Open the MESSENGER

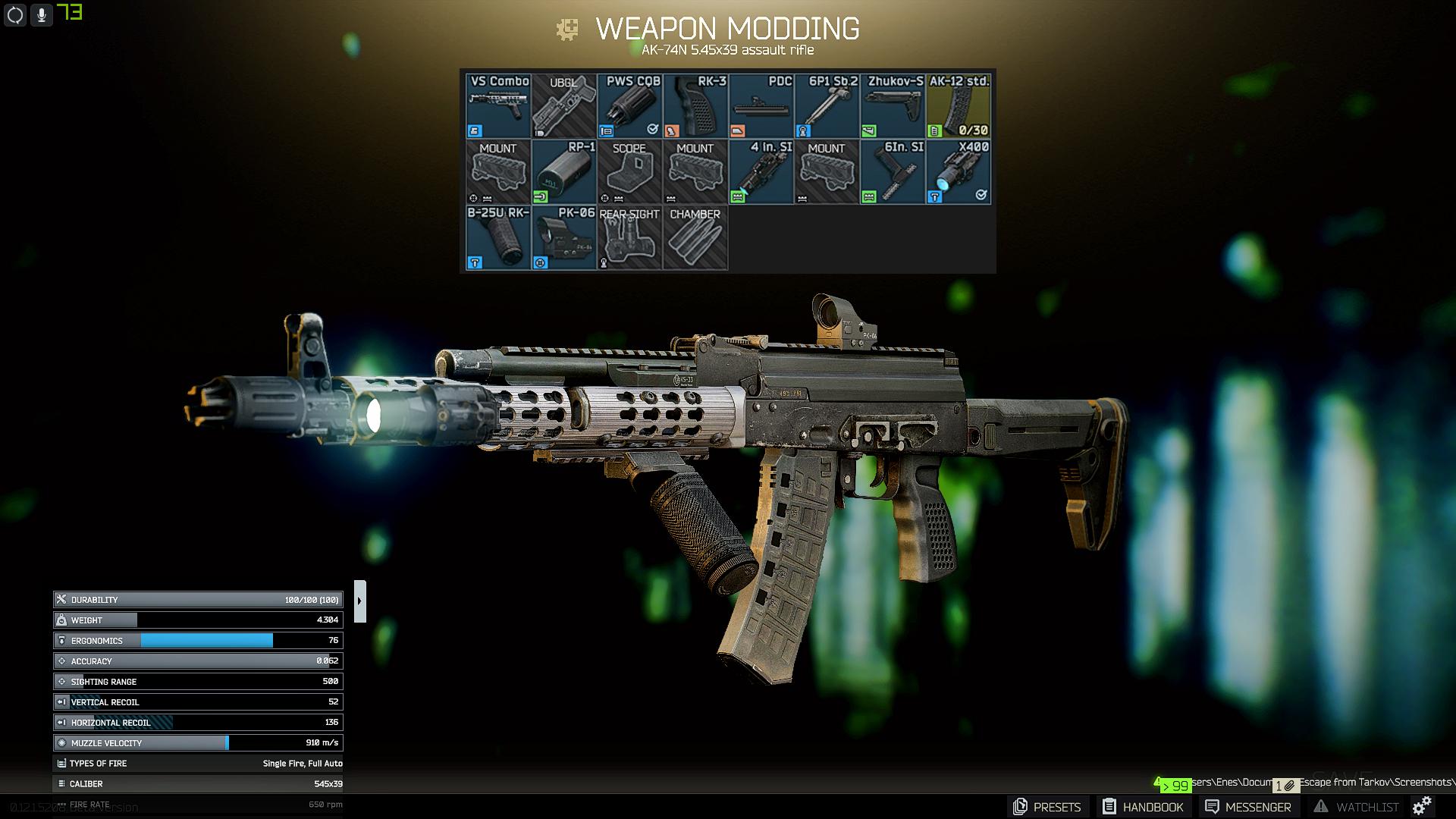coord(1247,807)
